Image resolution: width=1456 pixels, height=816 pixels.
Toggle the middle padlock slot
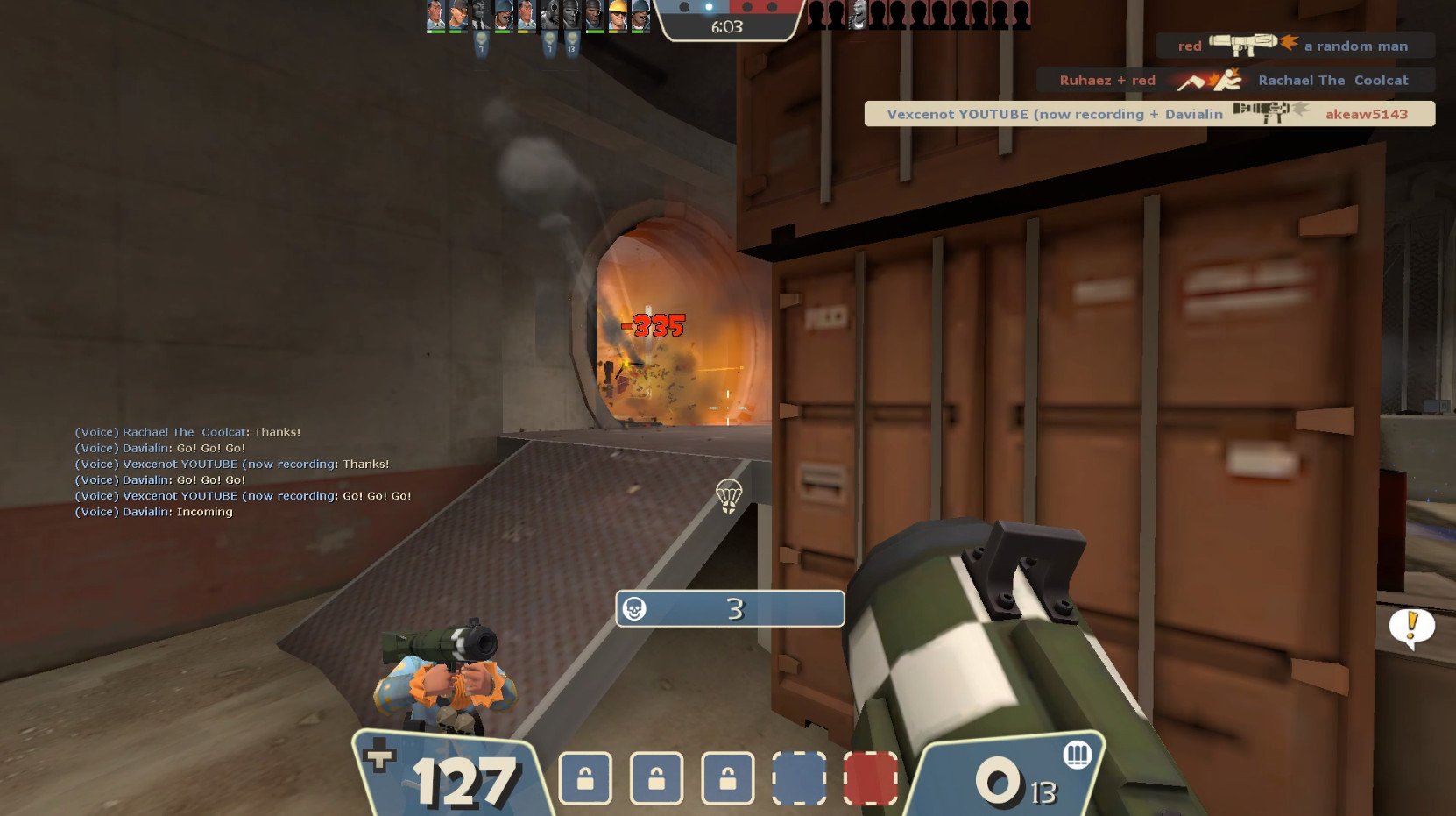[x=656, y=778]
